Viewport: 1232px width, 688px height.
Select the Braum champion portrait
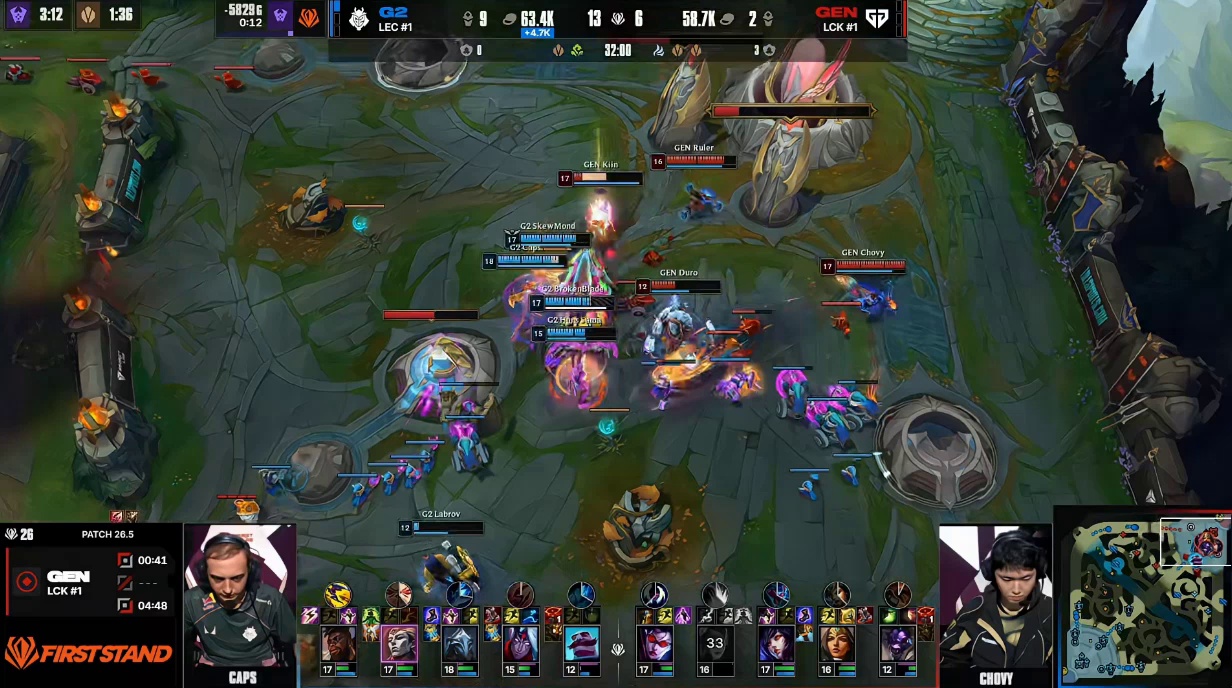[581, 644]
